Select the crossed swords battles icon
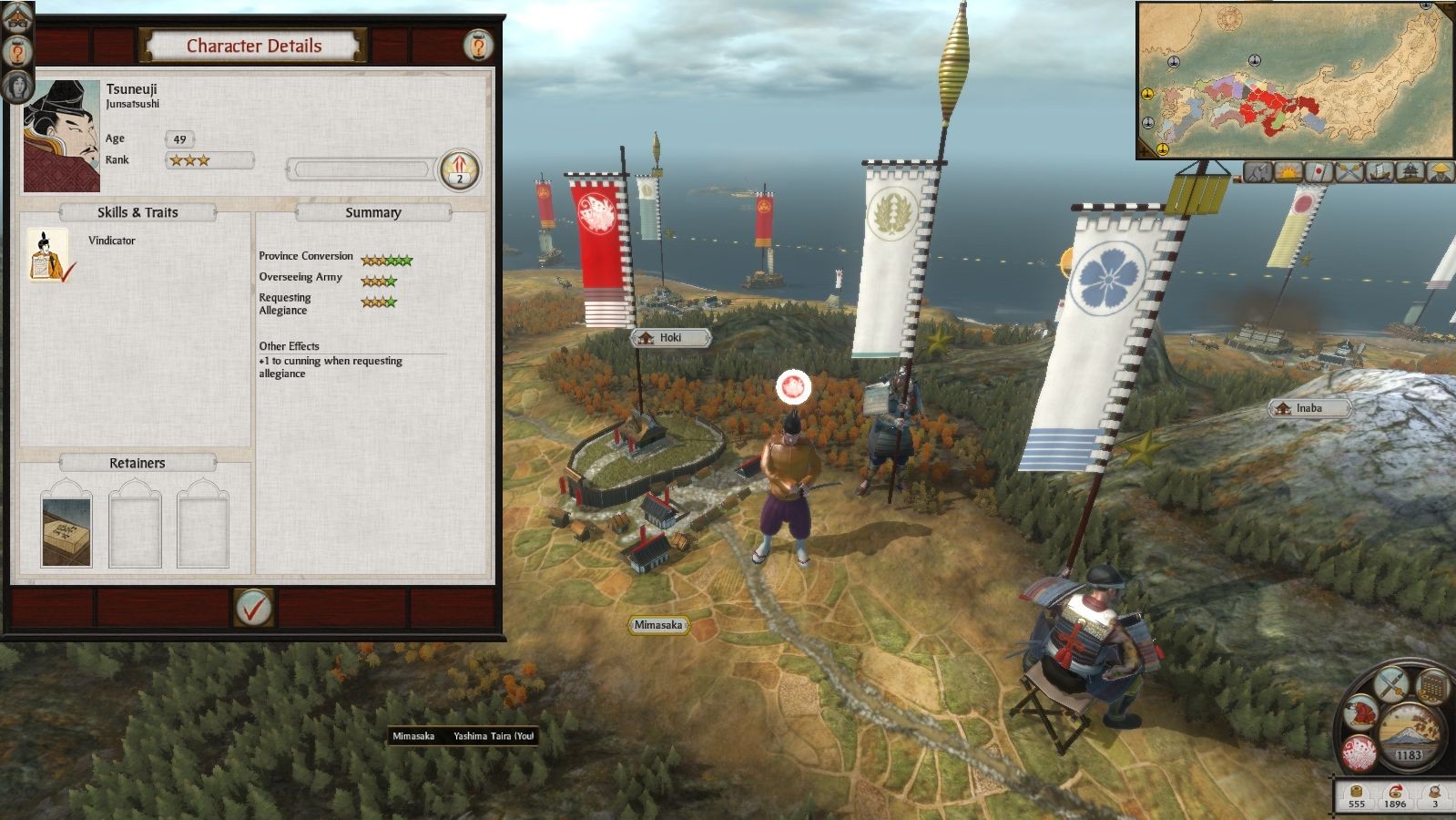This screenshot has width=1456, height=820. (1348, 170)
